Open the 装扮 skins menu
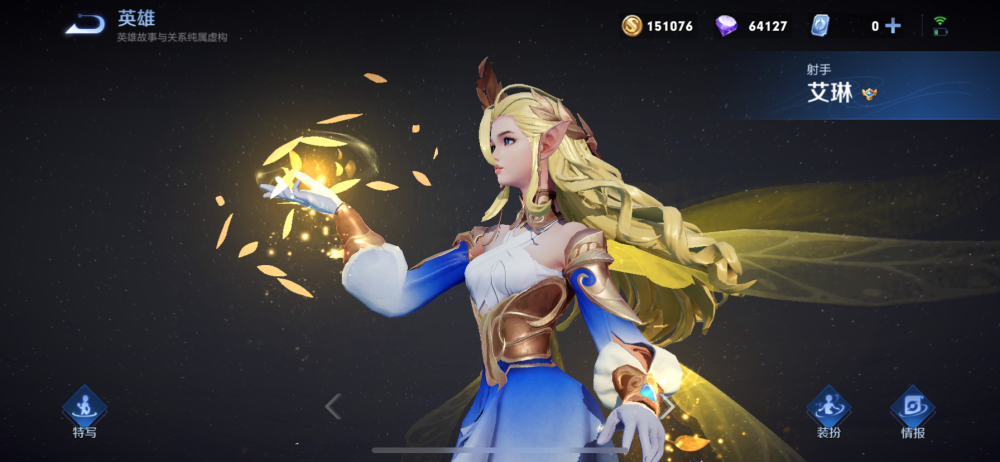This screenshot has height=462, width=1000. pos(828,412)
